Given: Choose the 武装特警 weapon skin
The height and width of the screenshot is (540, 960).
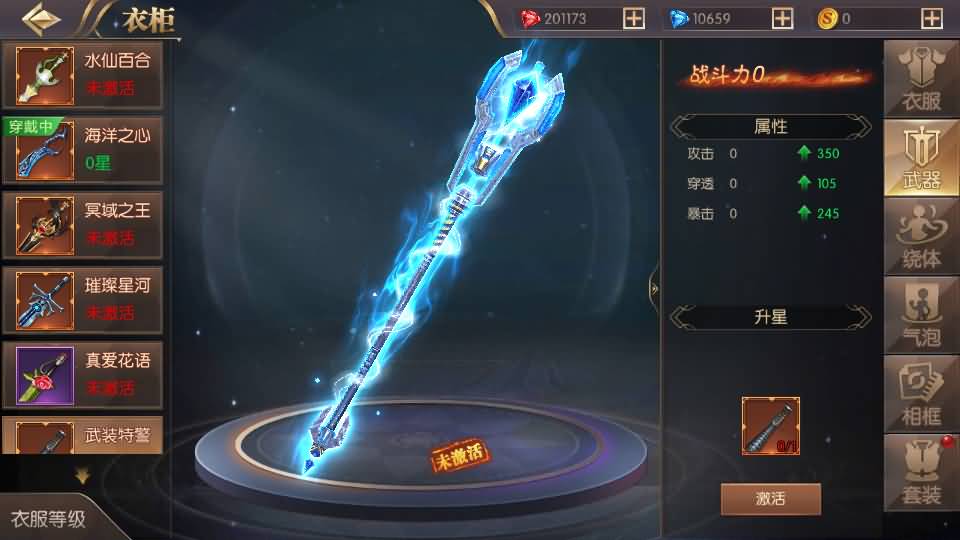Looking at the screenshot, I should (84, 438).
